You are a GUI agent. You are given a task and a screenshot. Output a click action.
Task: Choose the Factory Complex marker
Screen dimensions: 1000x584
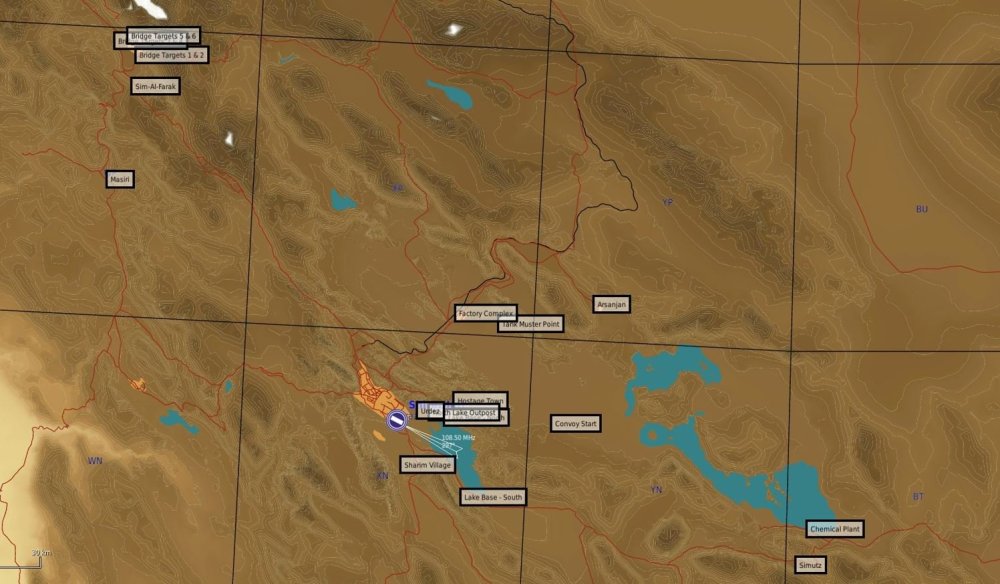(485, 314)
